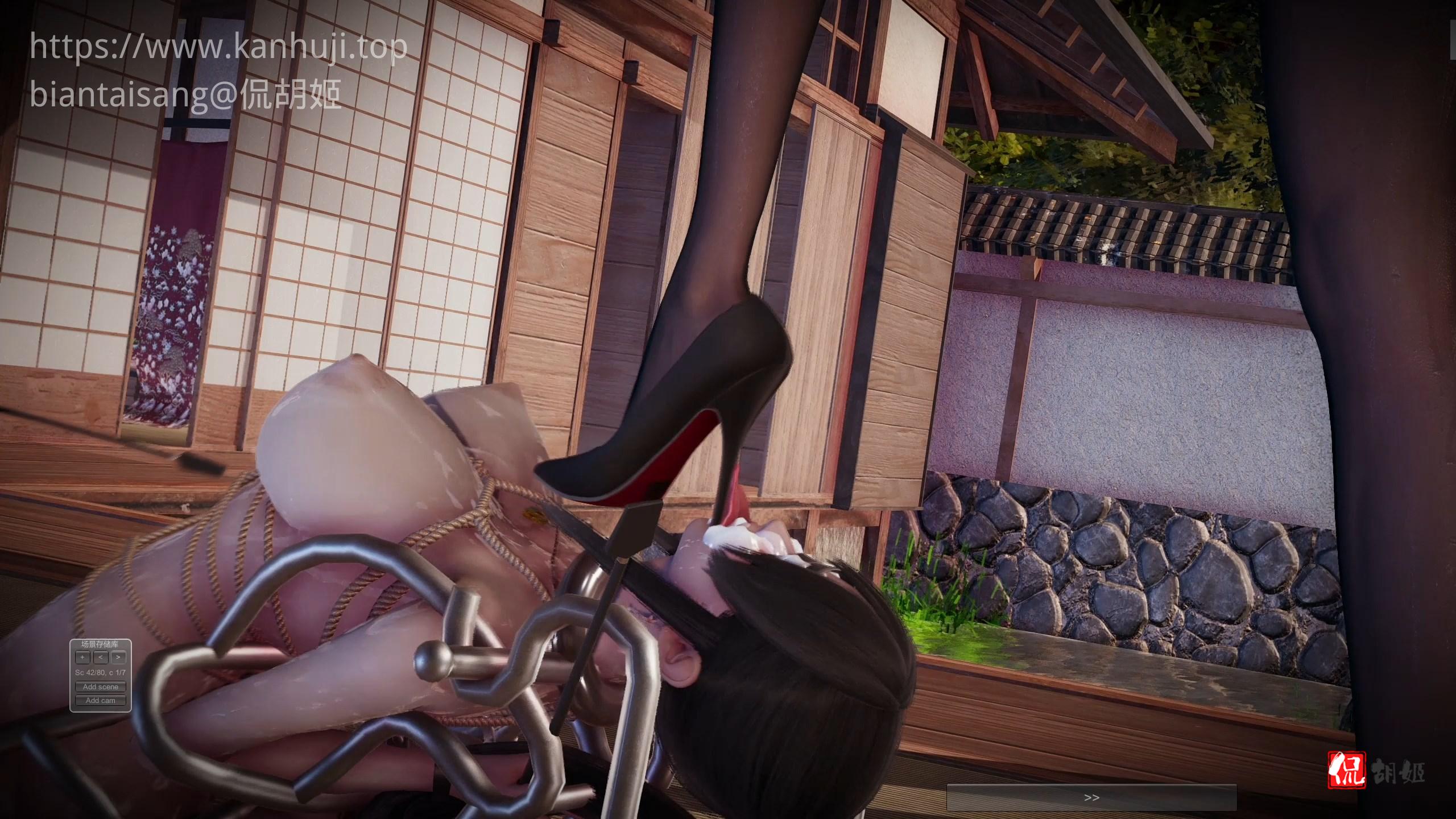Store this scene with Add scene
Screen dimensions: 1456x819
click(x=101, y=686)
